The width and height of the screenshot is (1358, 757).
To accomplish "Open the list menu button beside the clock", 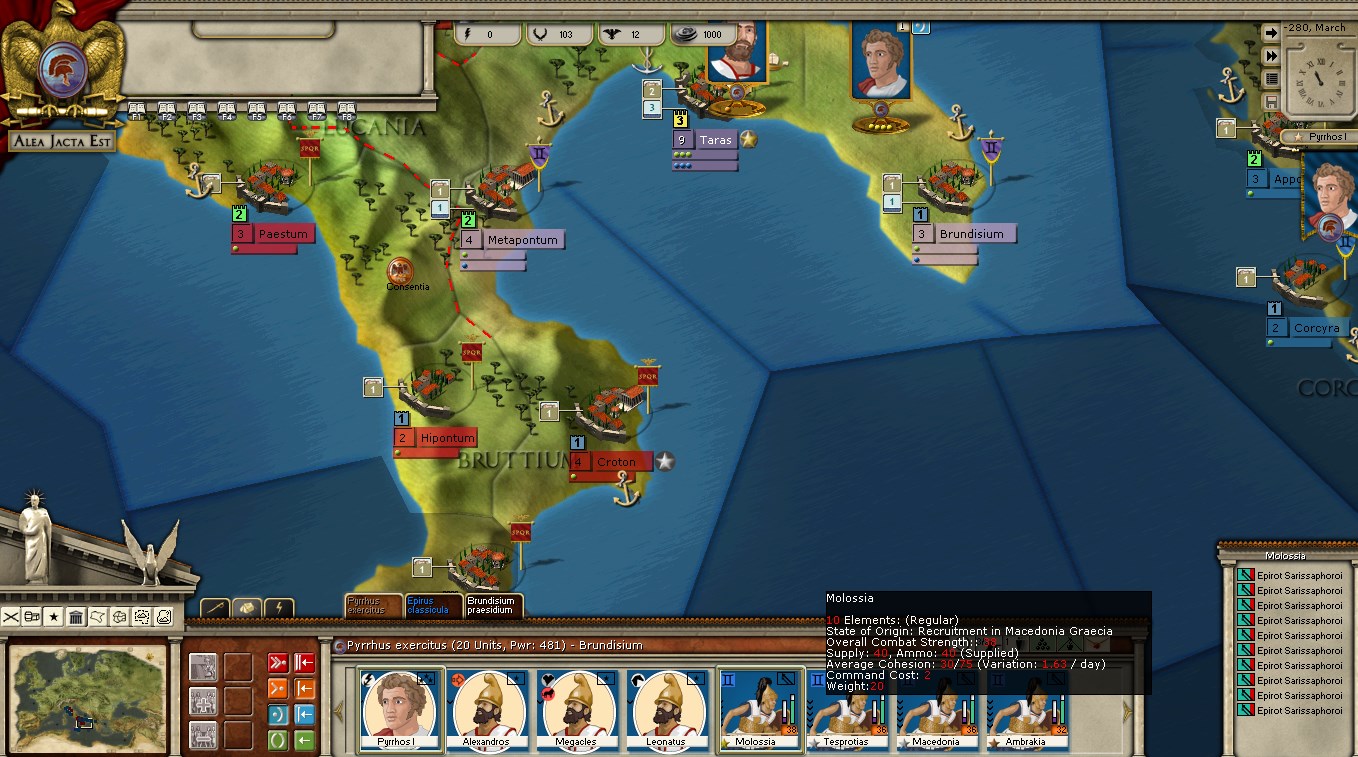I will [1271, 79].
